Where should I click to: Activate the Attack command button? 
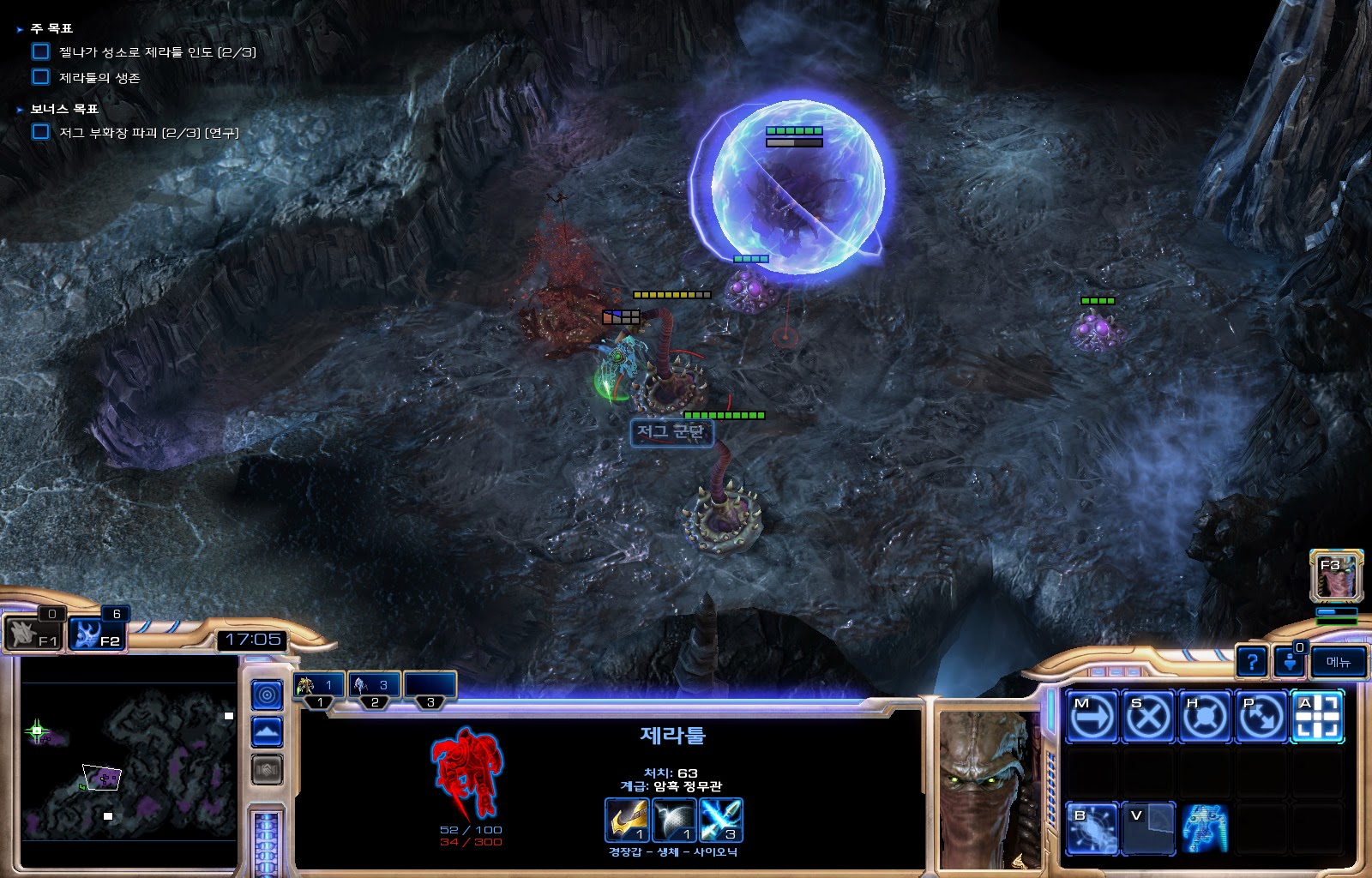pos(1318,716)
